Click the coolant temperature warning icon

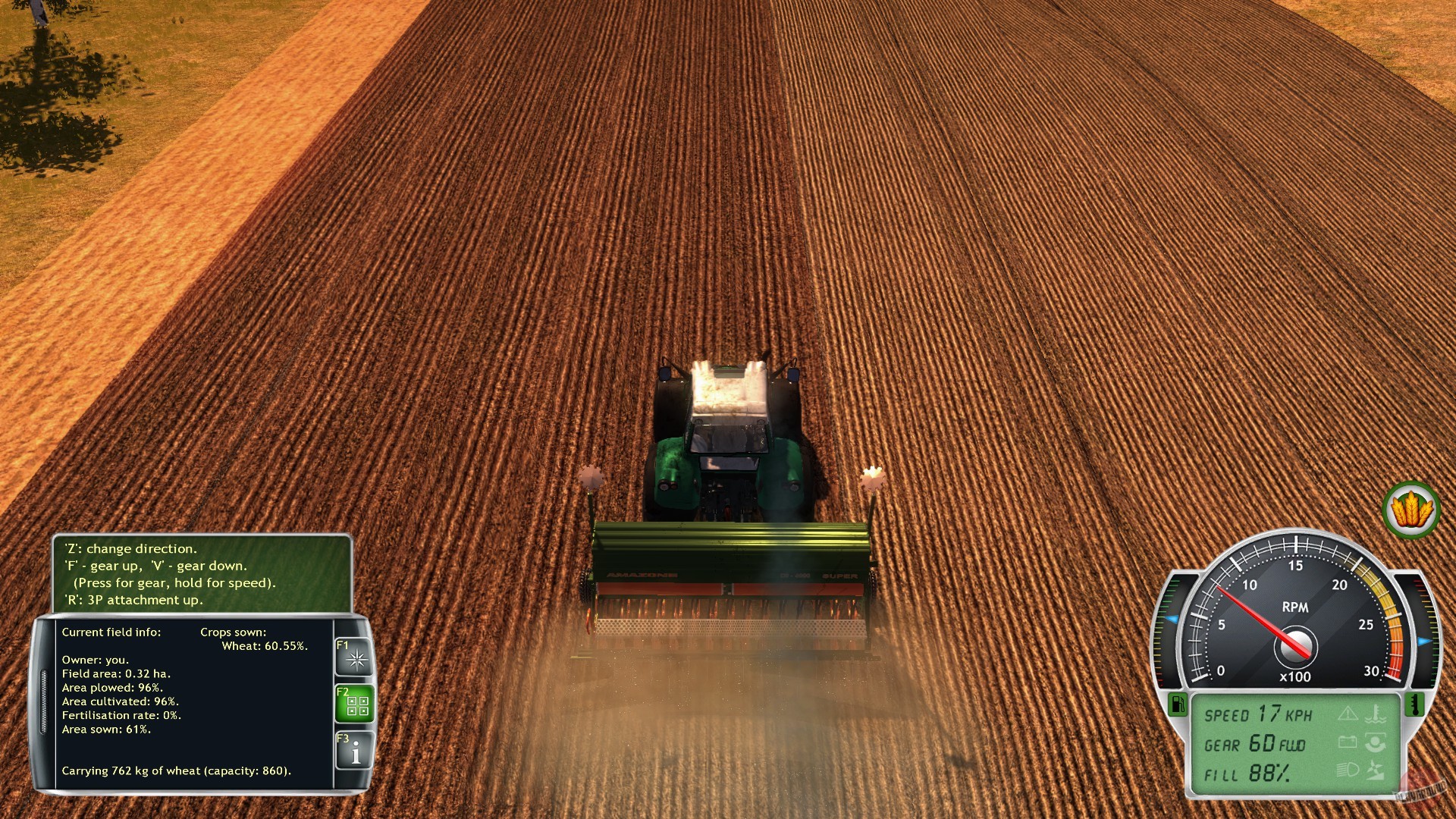point(1374,714)
